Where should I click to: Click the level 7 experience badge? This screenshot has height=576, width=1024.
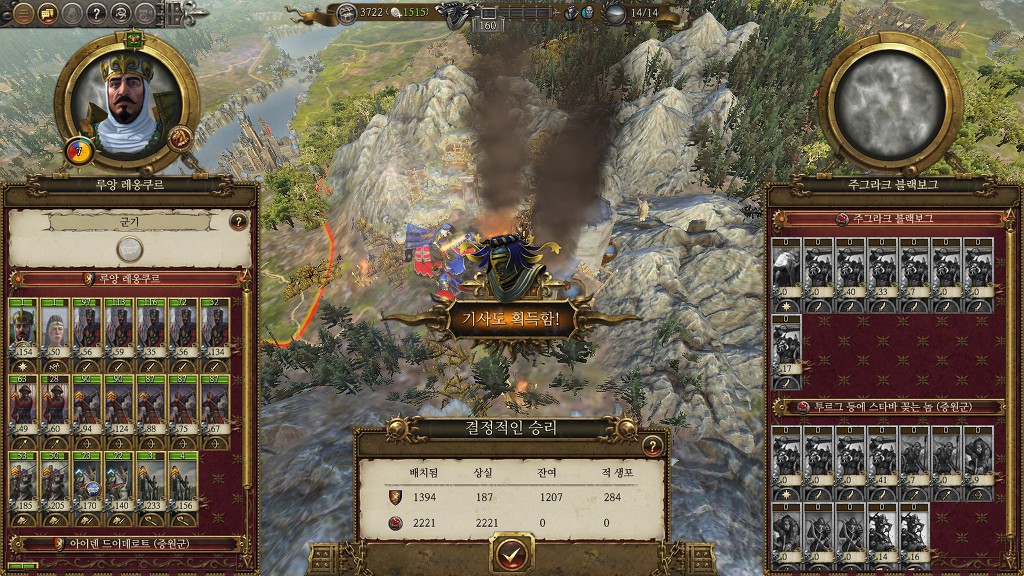tap(78, 151)
